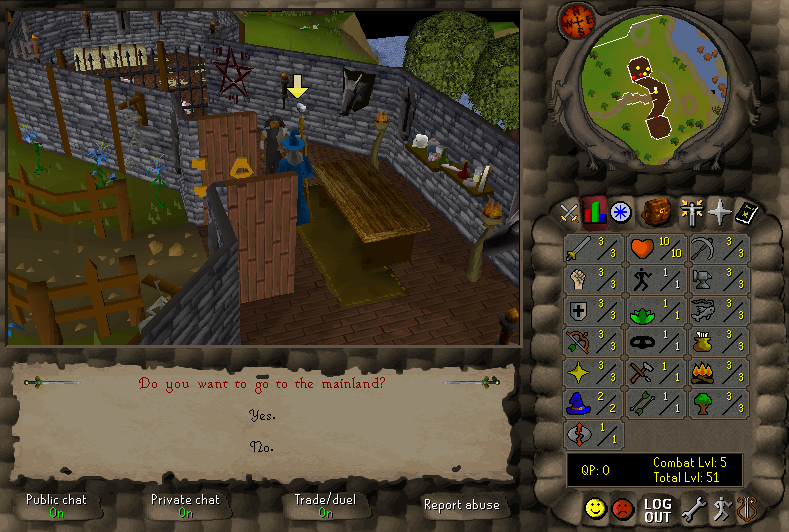Viewport: 789px width, 532px height.
Task: Switch to the prayer tab with white star
Action: click(x=718, y=212)
